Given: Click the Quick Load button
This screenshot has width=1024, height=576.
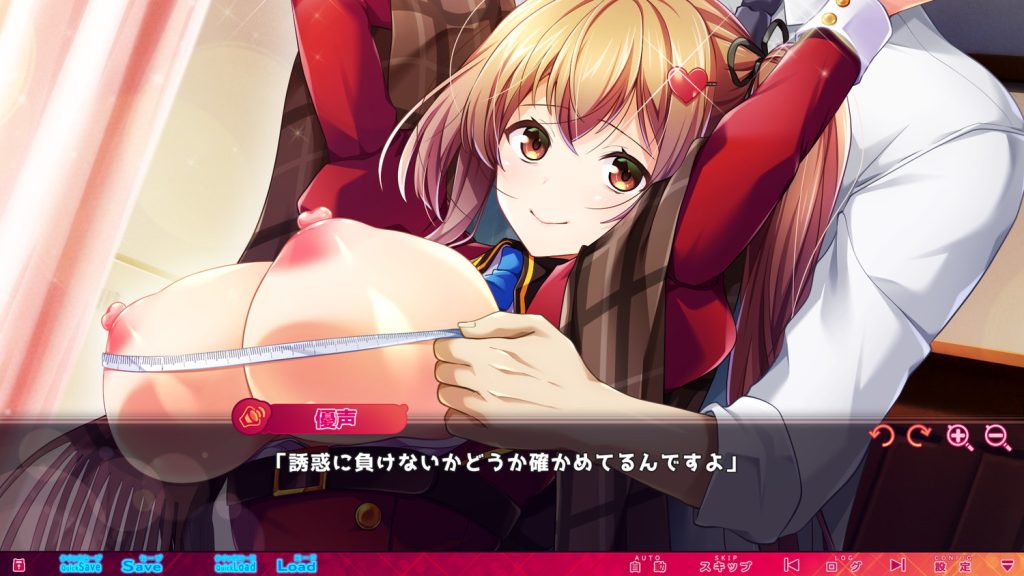Looking at the screenshot, I should 235,564.
